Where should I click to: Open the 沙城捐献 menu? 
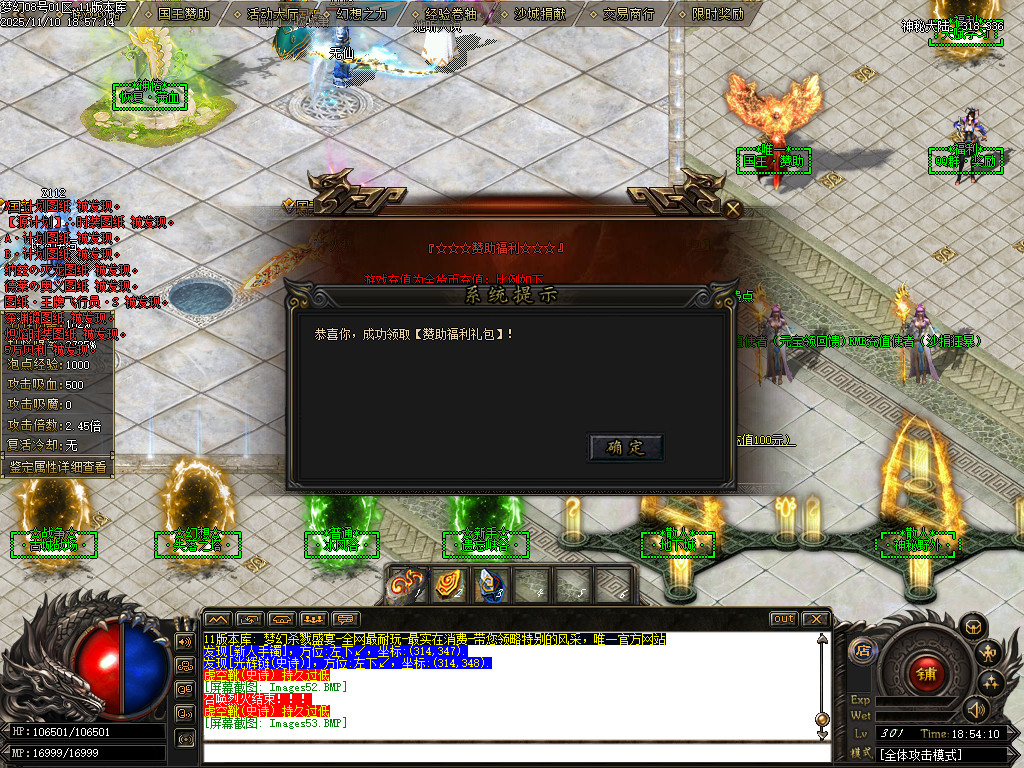coord(539,14)
